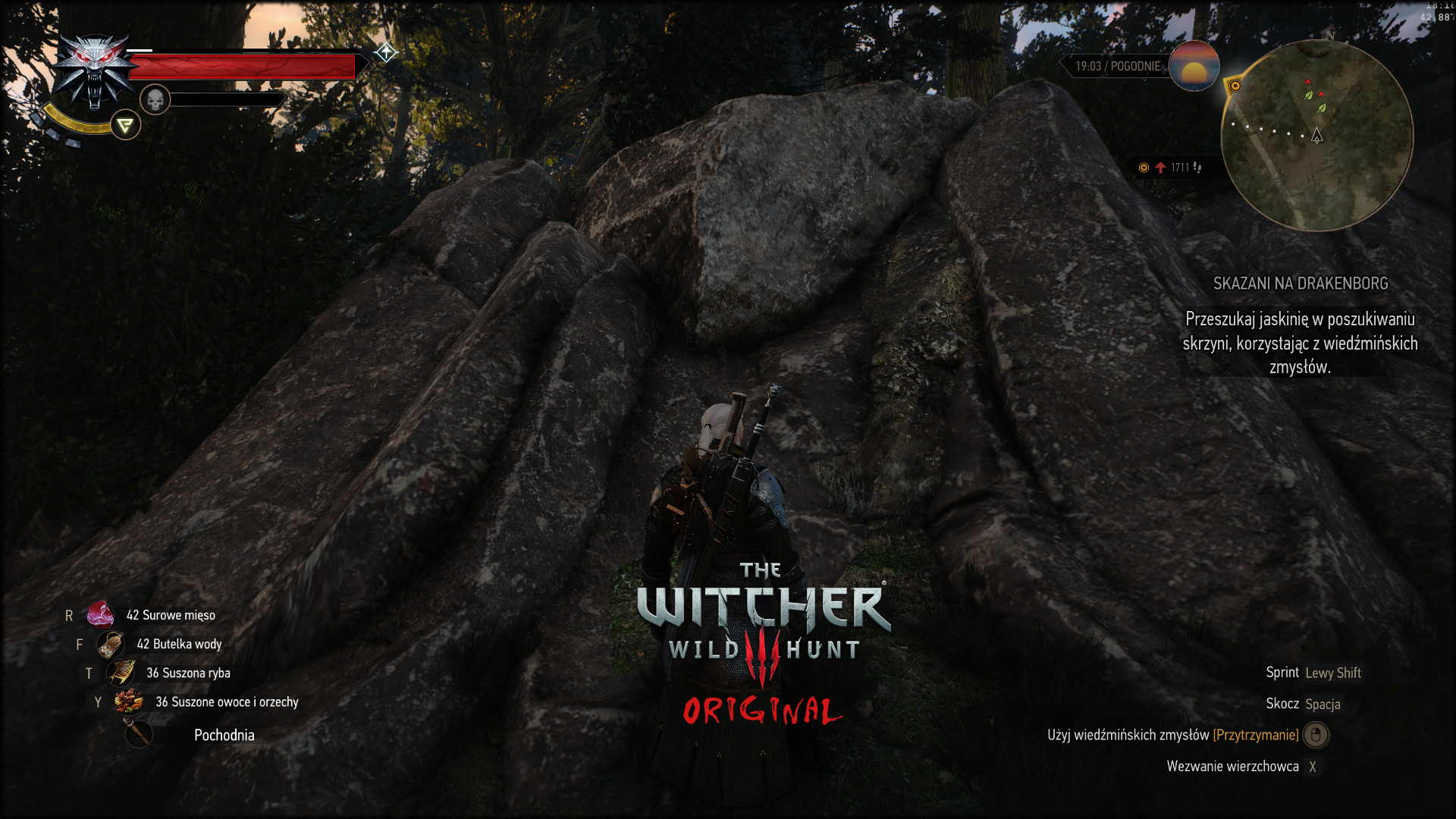
Task: Use the Butelka wody slot
Action: [111, 645]
